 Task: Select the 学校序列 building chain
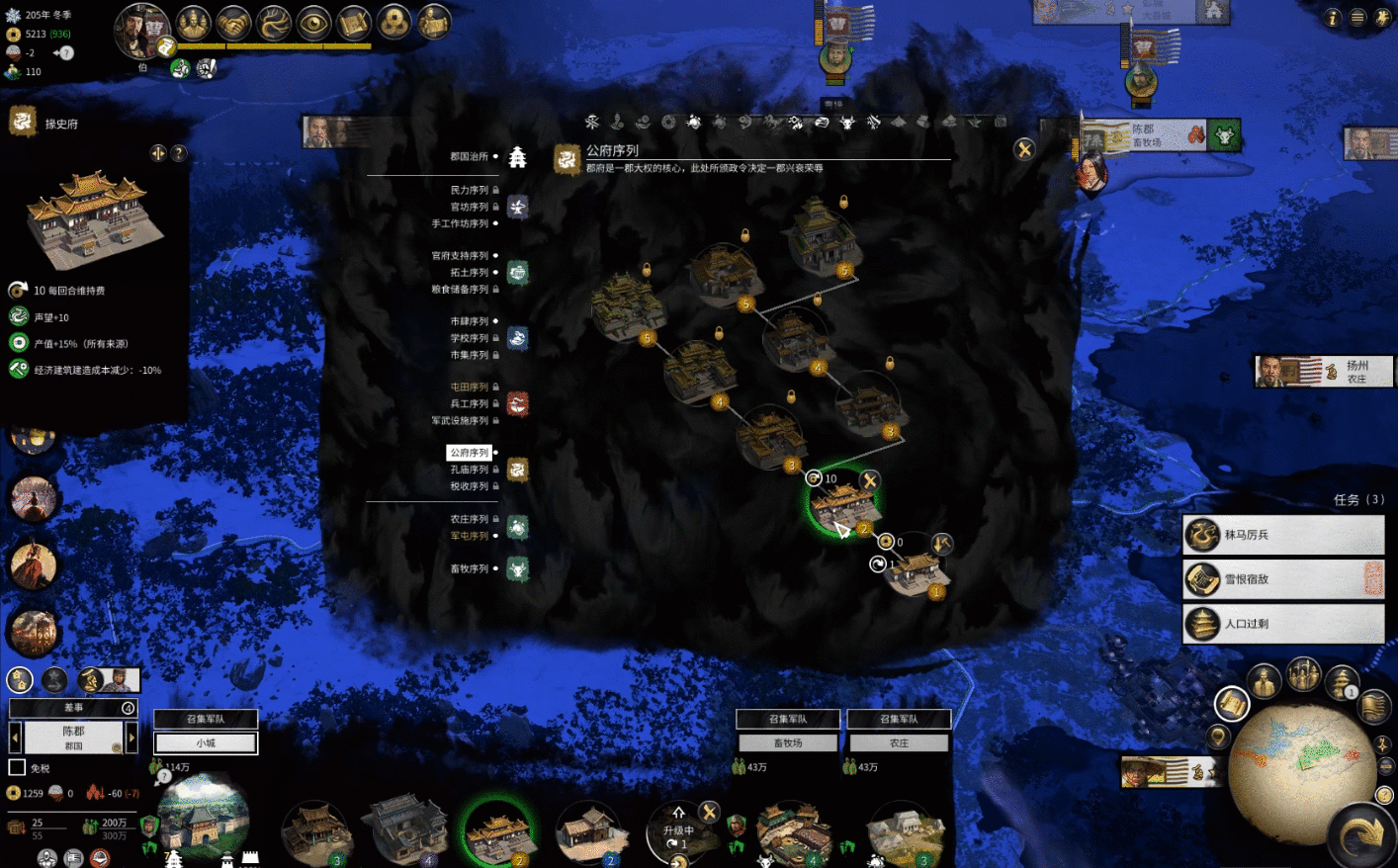tap(470, 338)
